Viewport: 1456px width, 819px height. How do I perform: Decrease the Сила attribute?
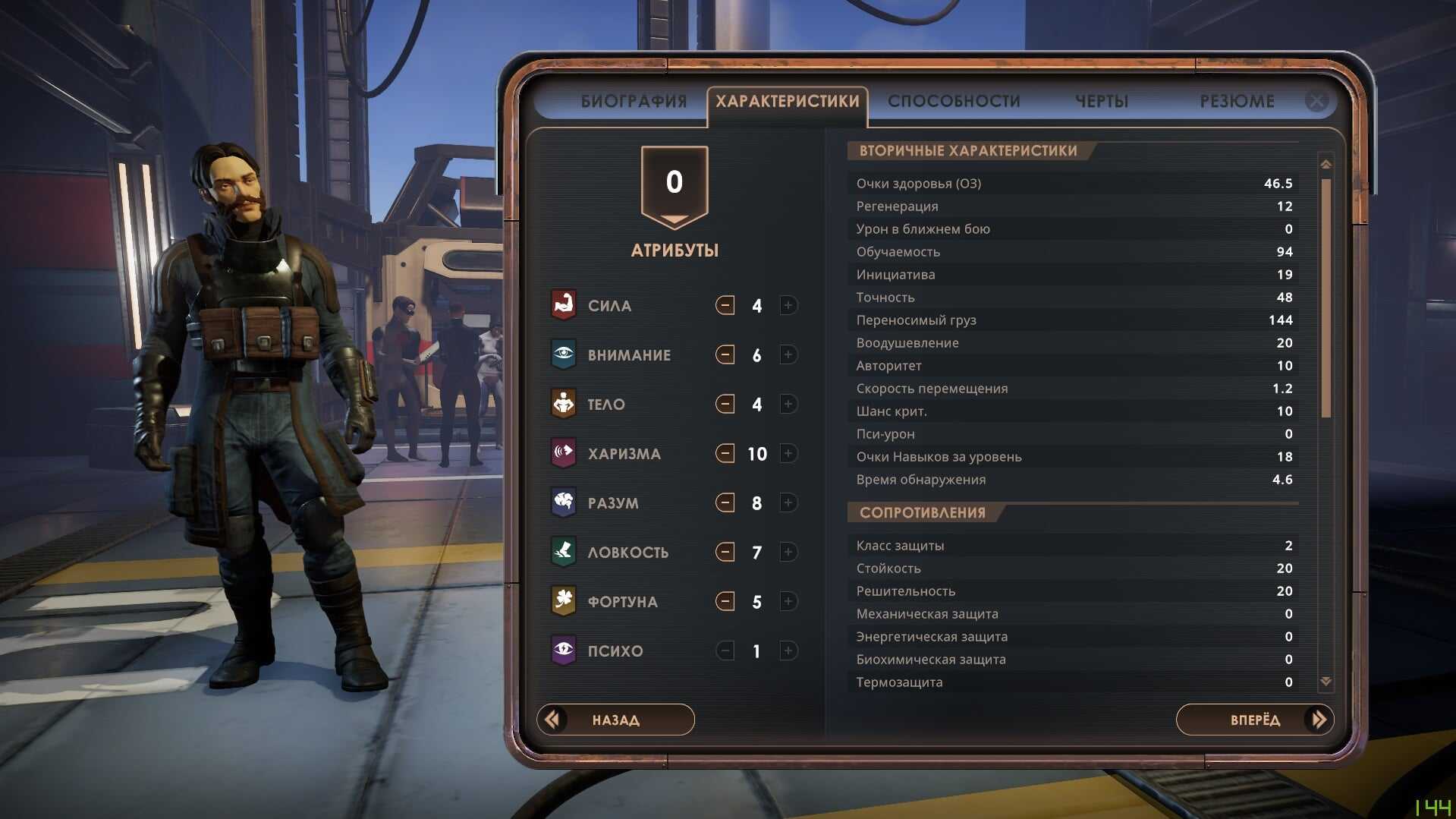725,305
